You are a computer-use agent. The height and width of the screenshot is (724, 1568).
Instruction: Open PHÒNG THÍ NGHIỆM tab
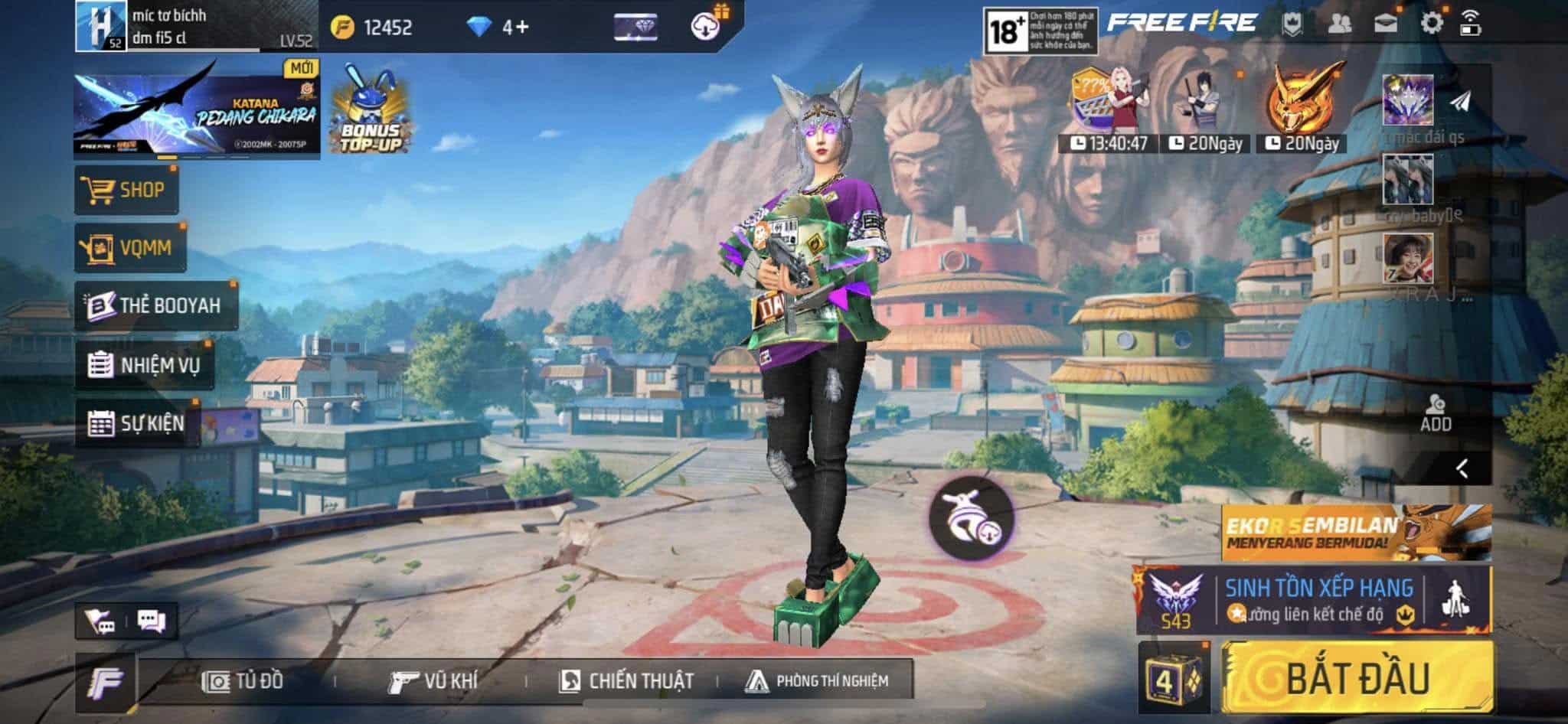click(818, 680)
